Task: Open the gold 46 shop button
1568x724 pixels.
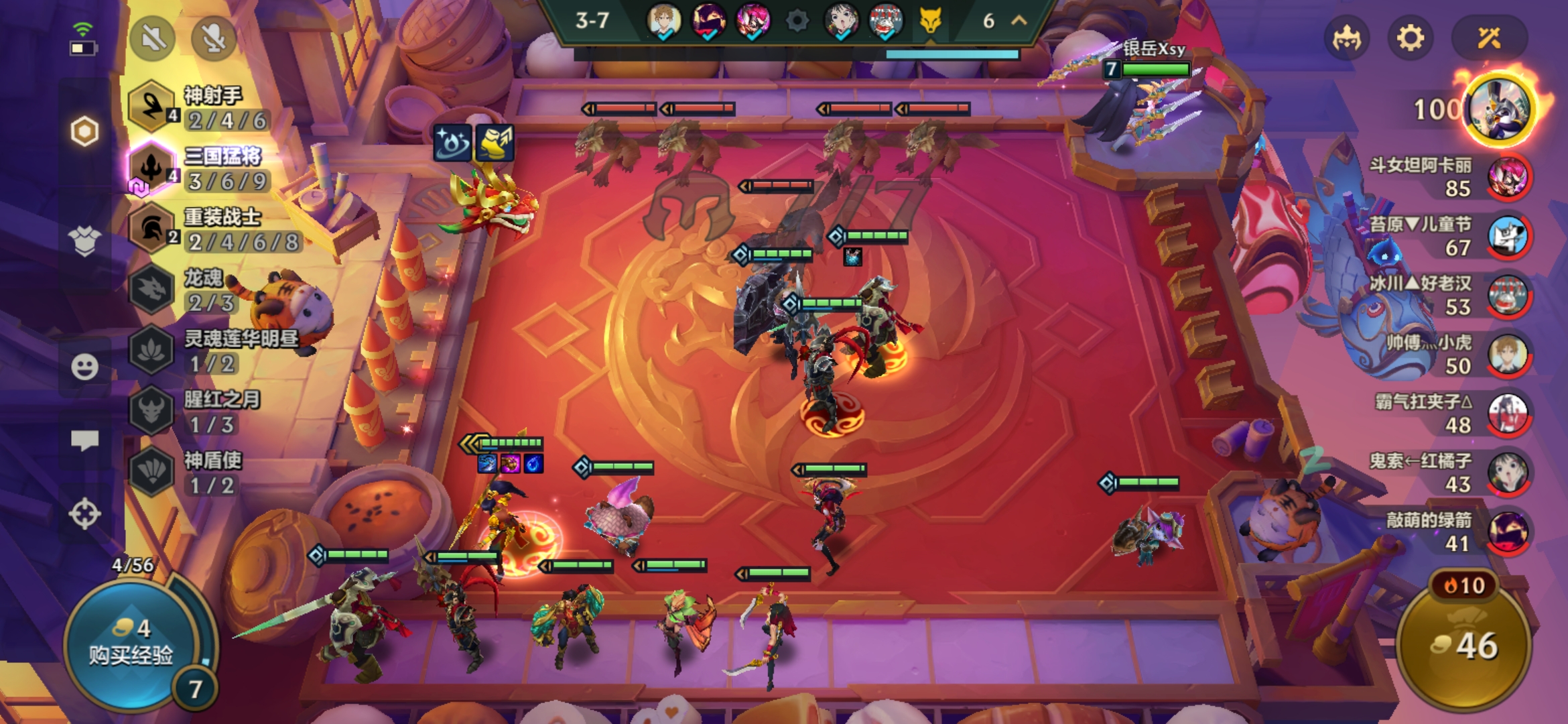Action: pos(1464,645)
